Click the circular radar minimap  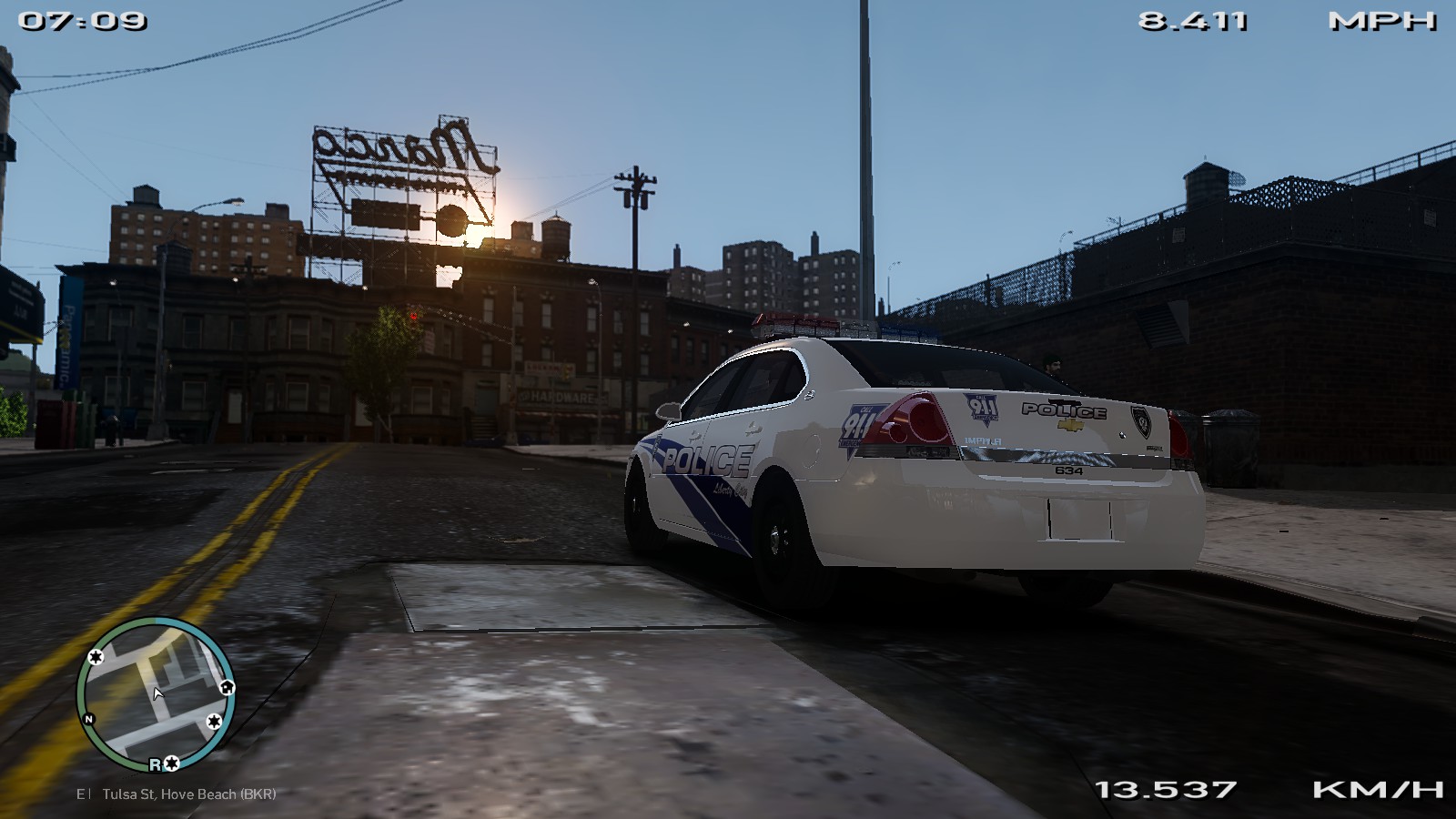[x=153, y=693]
